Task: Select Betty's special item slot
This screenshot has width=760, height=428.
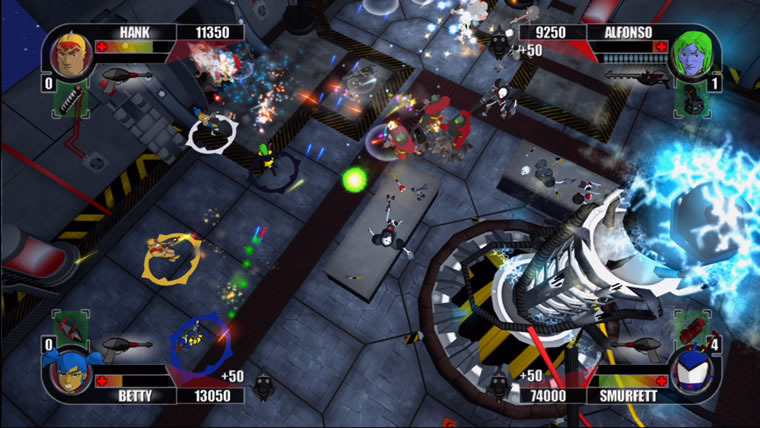Action: pos(69,326)
